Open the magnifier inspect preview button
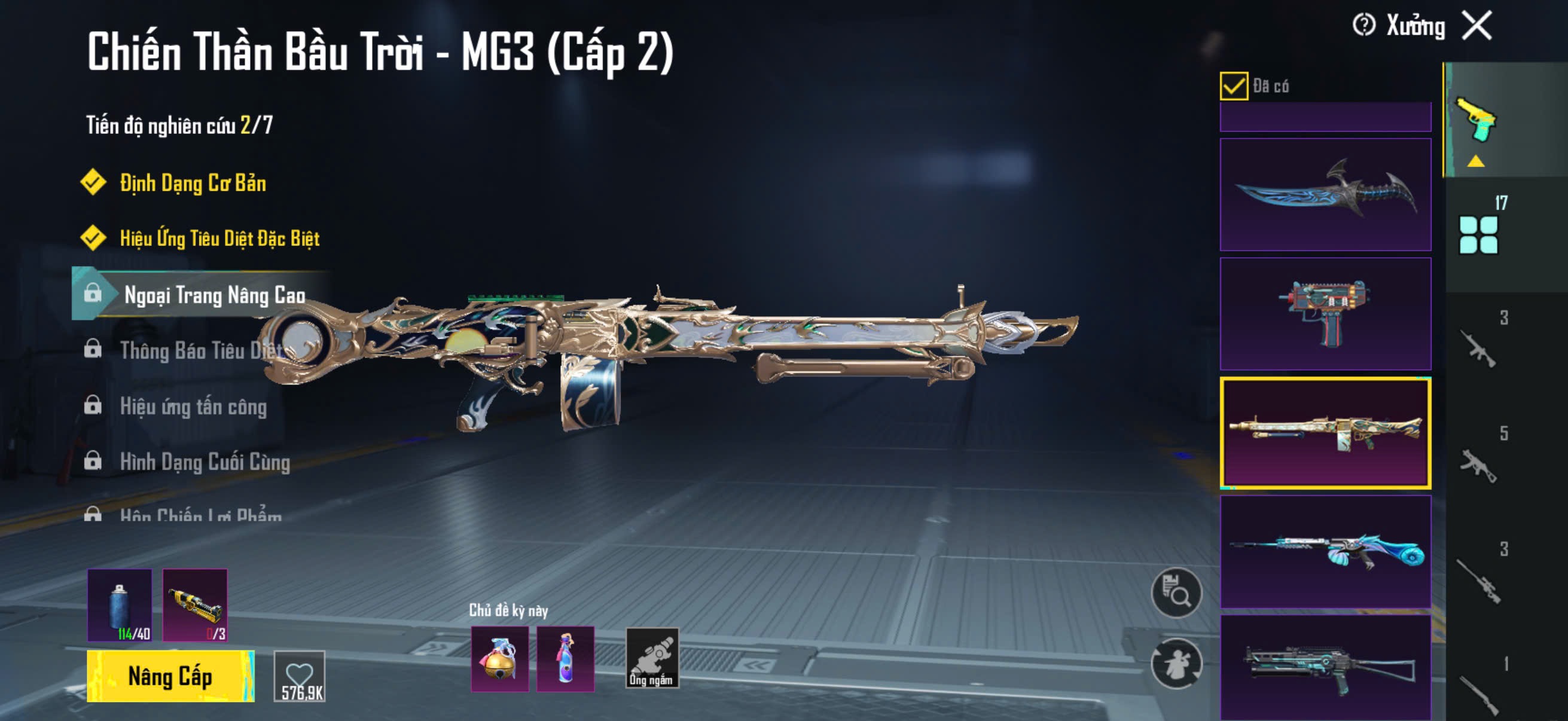Viewport: 1568px width, 721px height. [x=1176, y=592]
